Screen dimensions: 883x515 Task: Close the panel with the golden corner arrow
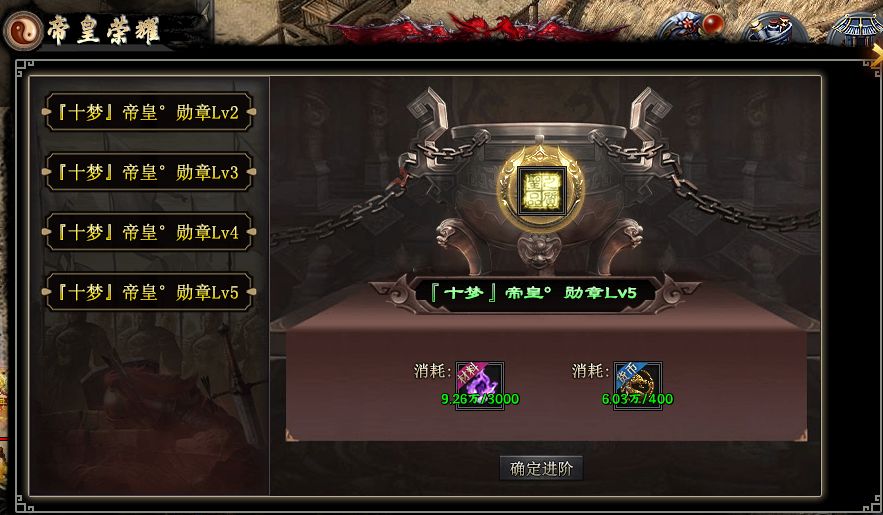tap(877, 52)
